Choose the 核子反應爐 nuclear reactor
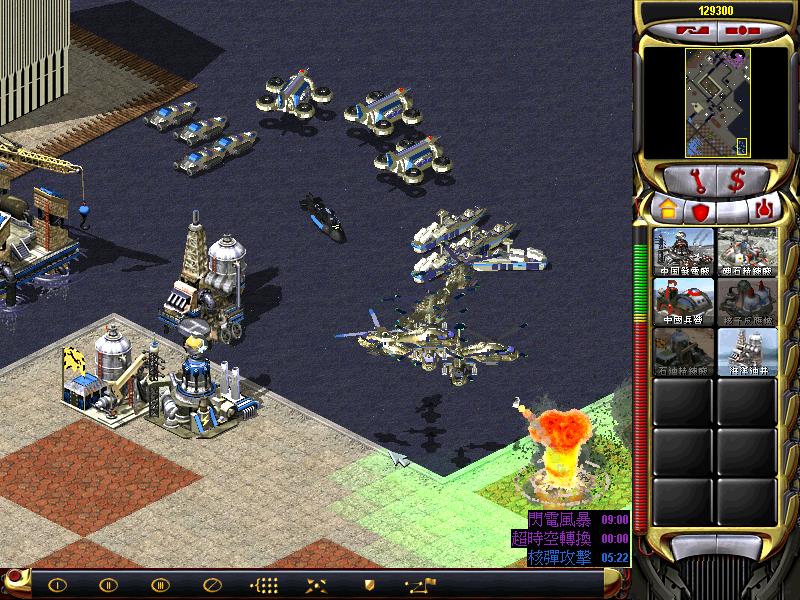Viewport: 800px width, 600px height. [x=746, y=301]
